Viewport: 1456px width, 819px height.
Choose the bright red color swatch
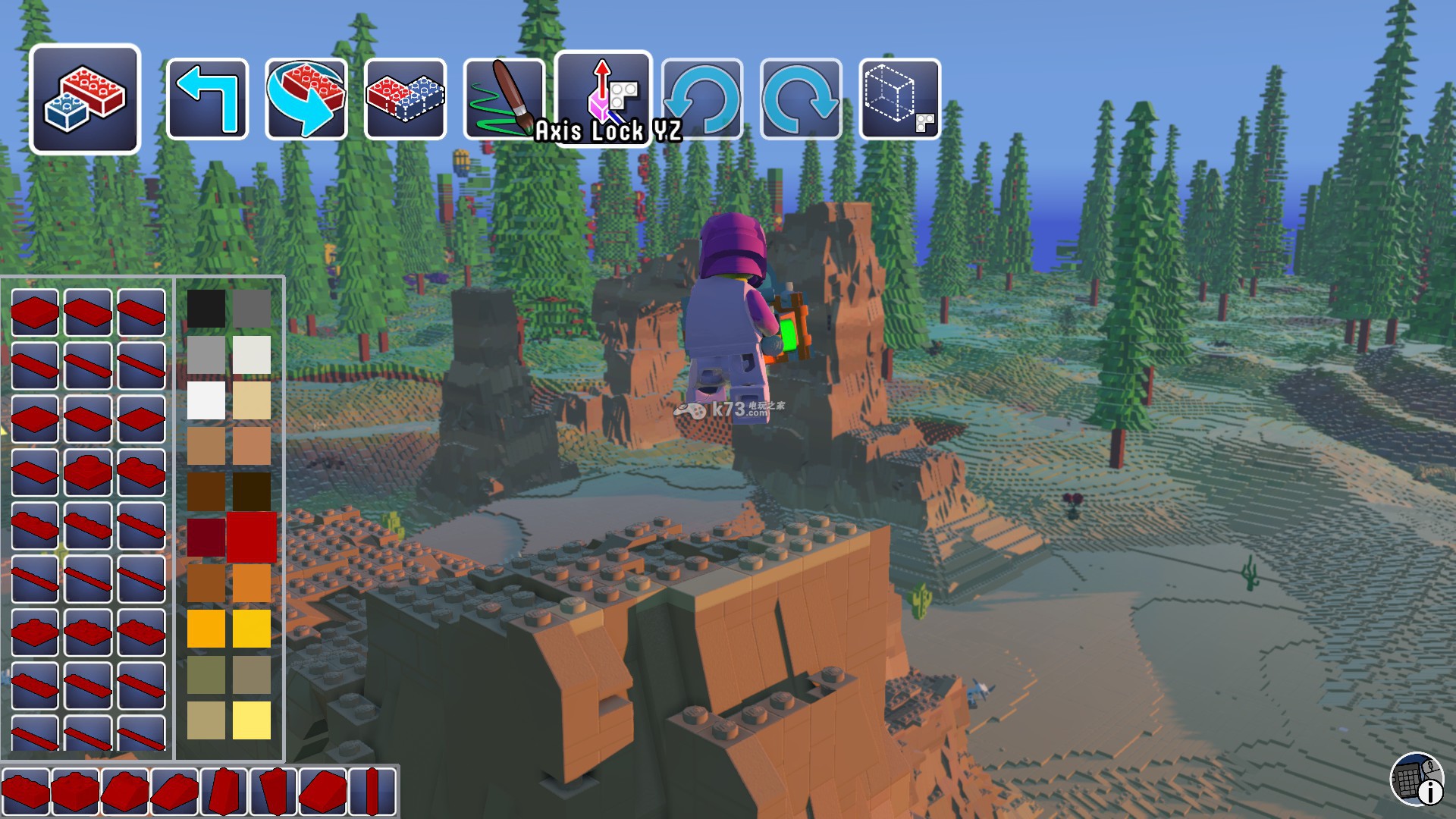(x=252, y=537)
